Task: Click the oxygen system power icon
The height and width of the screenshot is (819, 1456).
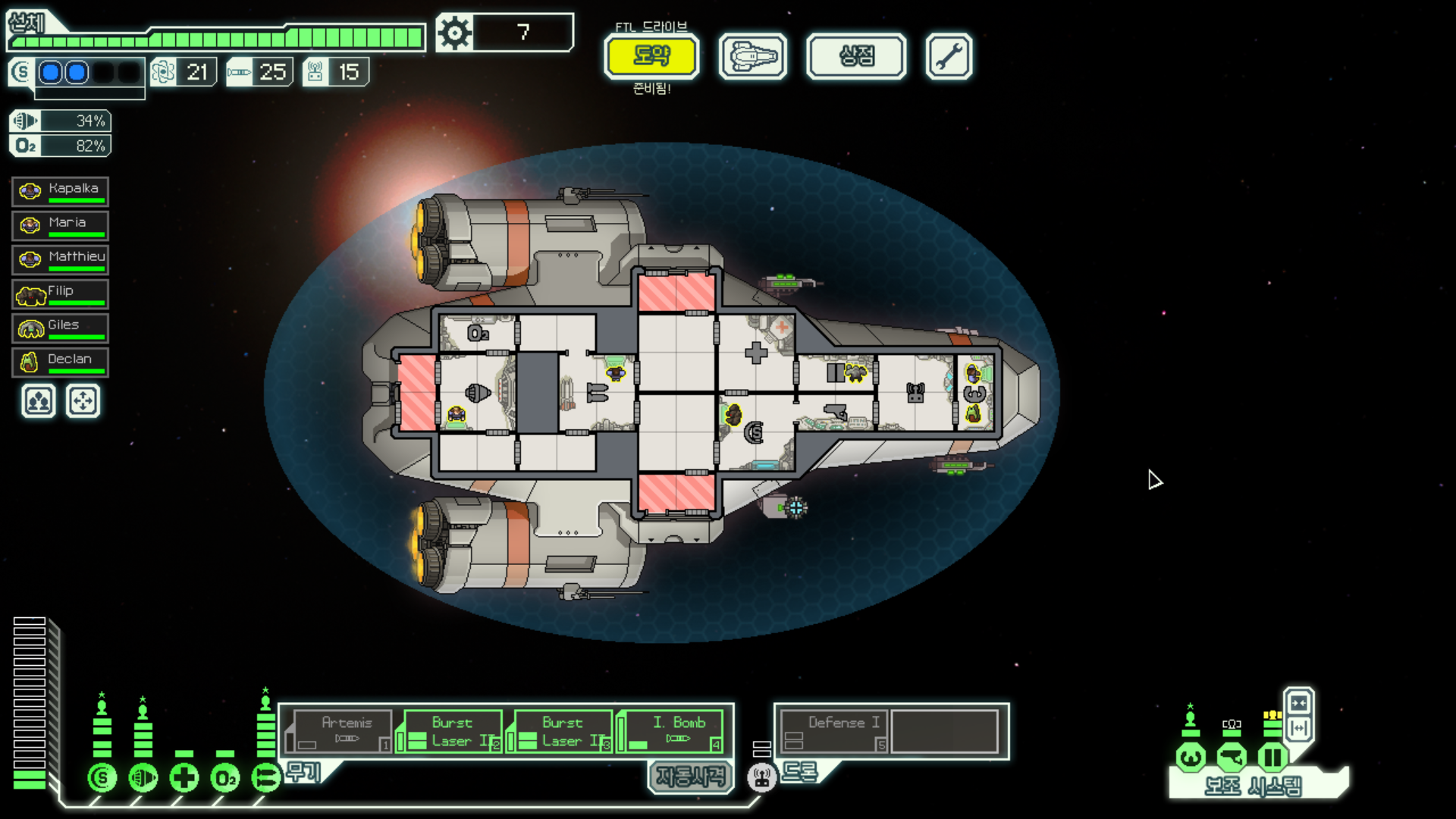Action: (225, 777)
